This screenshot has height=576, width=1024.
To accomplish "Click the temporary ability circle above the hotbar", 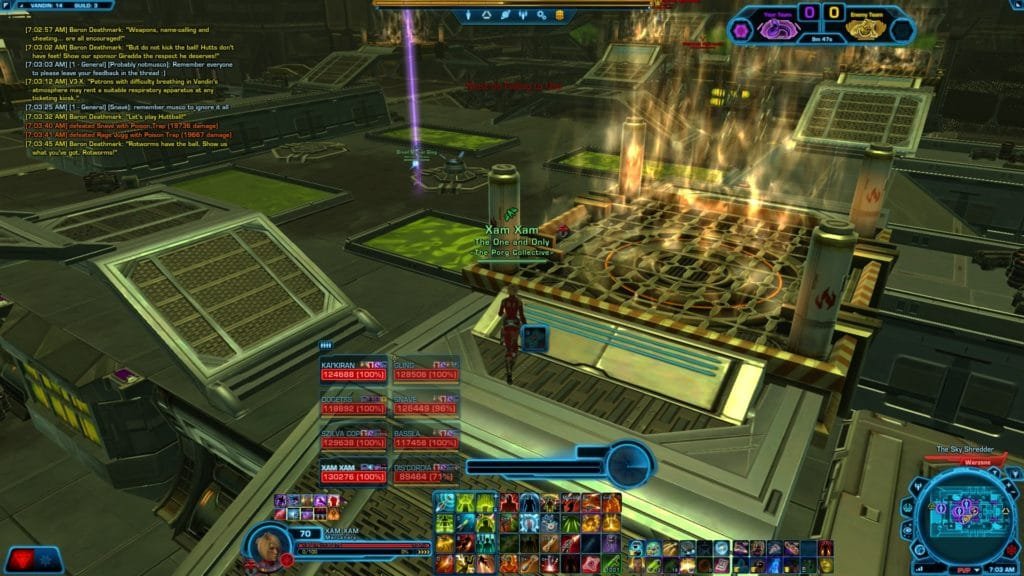I will click(630, 464).
